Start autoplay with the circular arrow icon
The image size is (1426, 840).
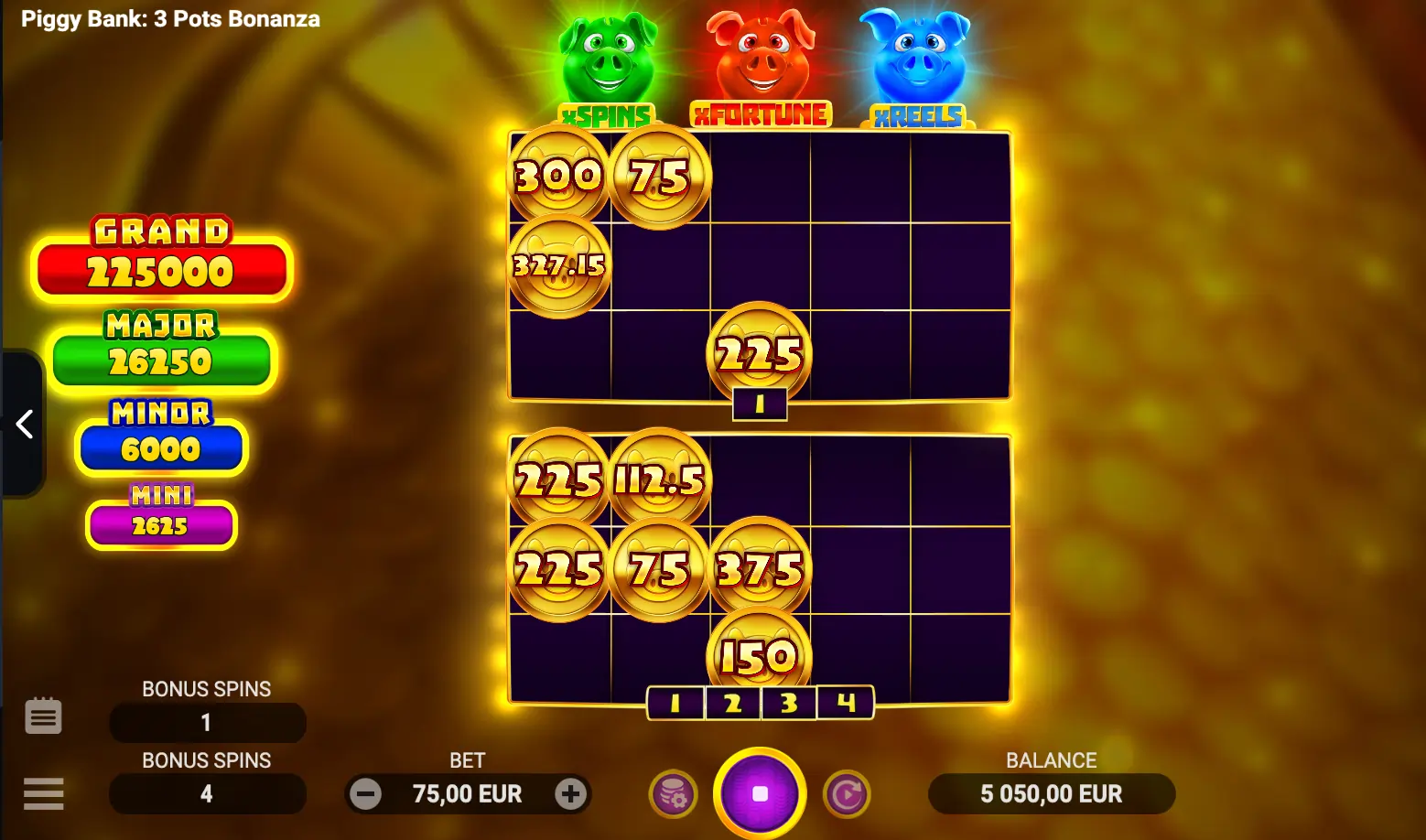coord(847,793)
